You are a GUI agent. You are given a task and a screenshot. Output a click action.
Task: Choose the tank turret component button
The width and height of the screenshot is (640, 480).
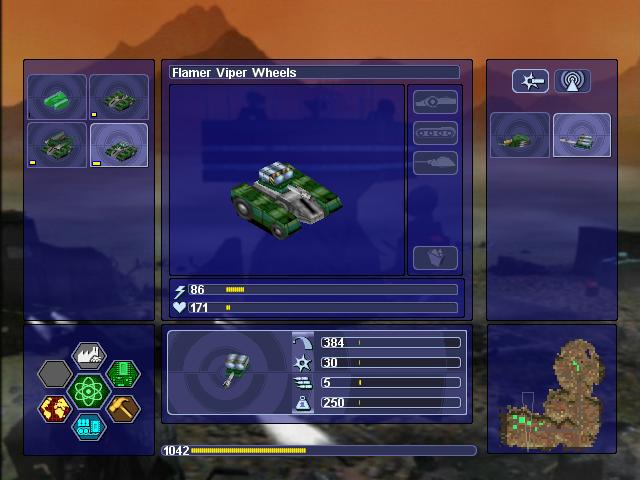[x=435, y=163]
